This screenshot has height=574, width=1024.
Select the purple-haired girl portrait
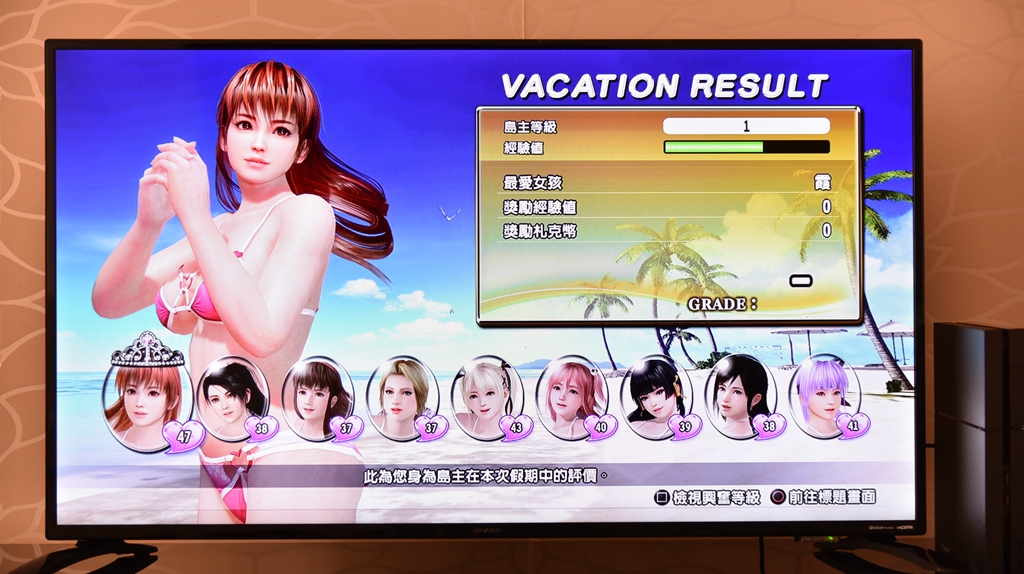pos(824,395)
